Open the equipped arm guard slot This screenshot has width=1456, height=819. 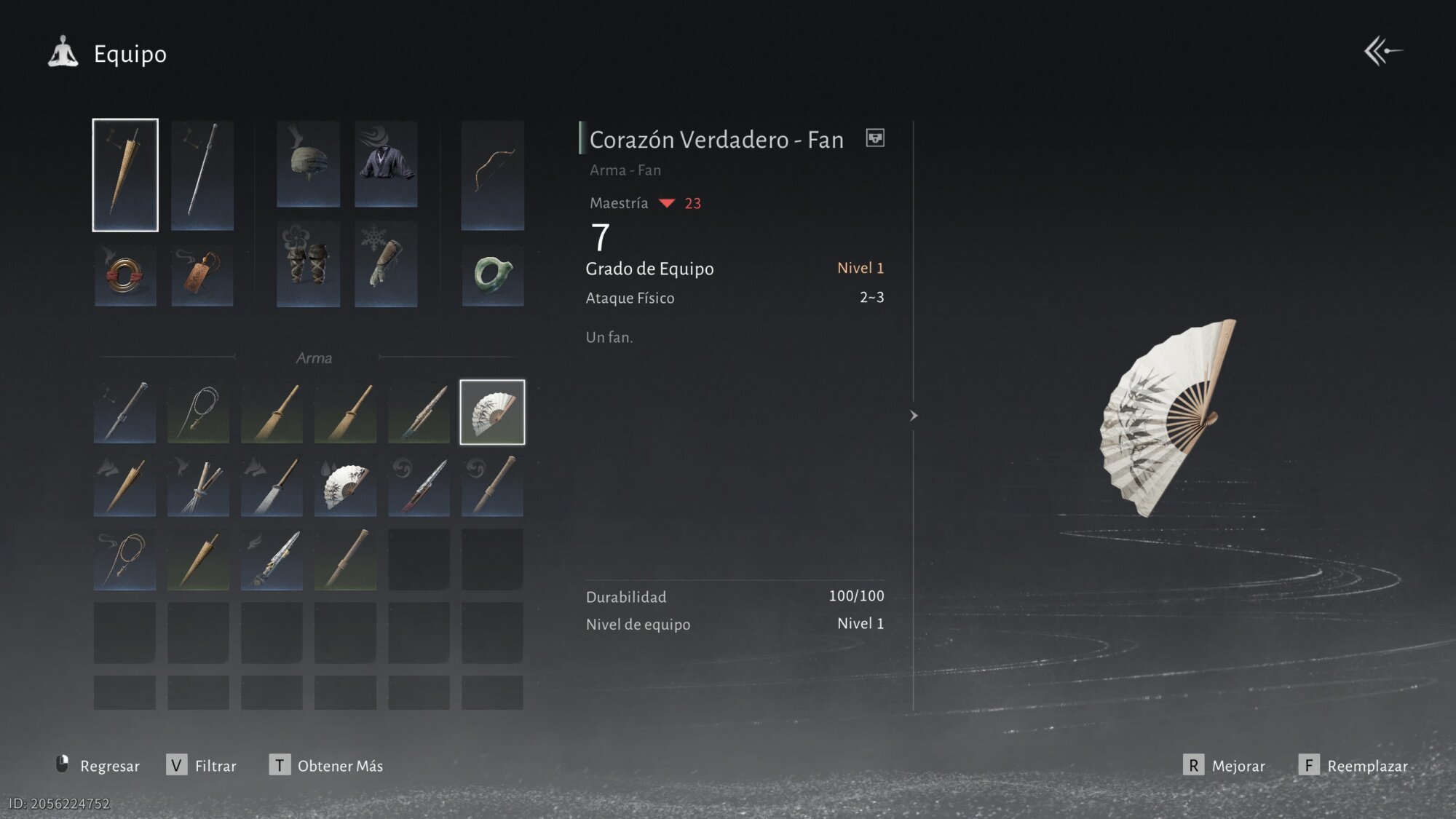[x=386, y=264]
